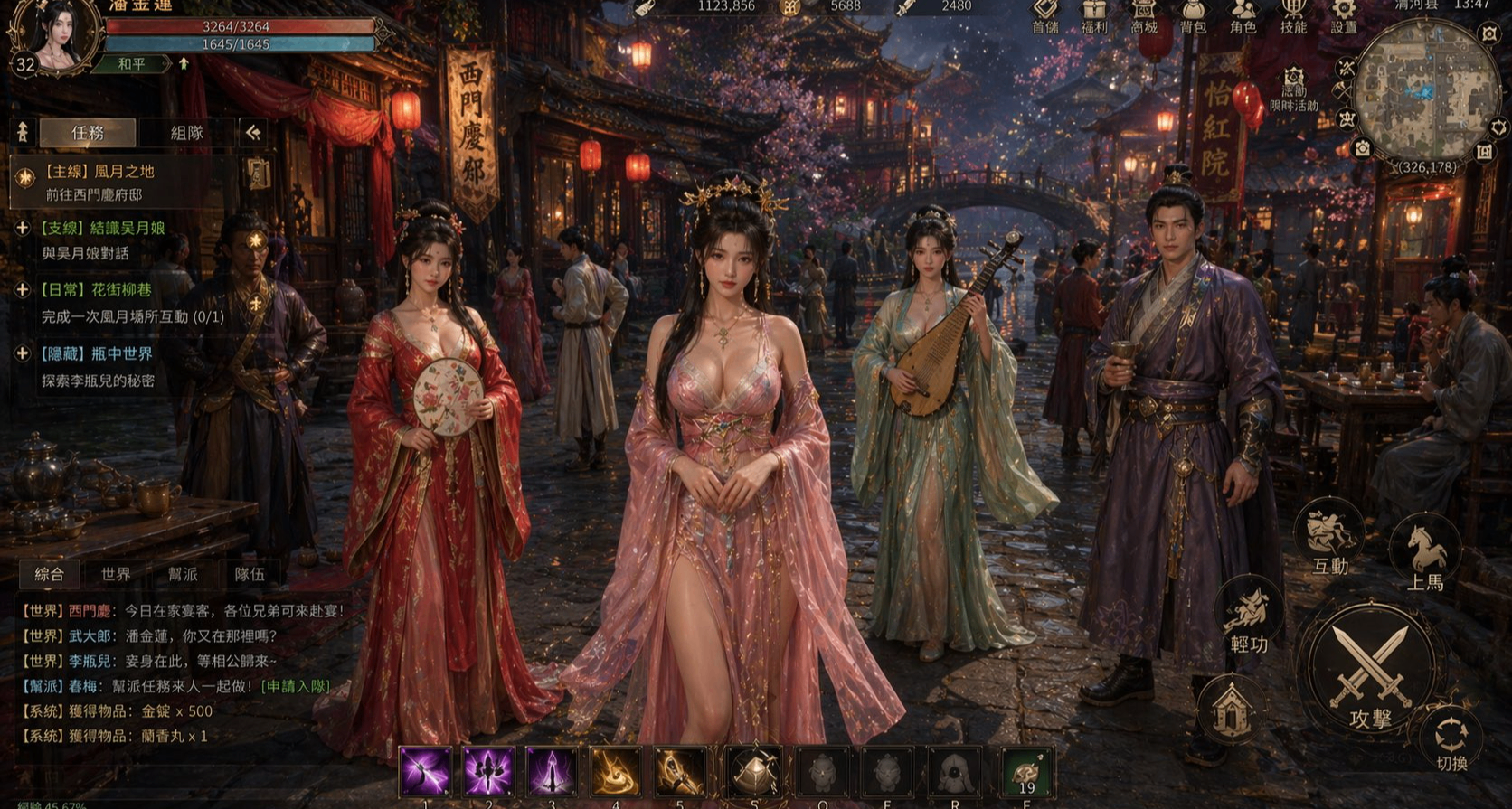The image size is (1512, 809).
Task: Expand the 日常 quest 花街柳巷
Action: click(21, 290)
